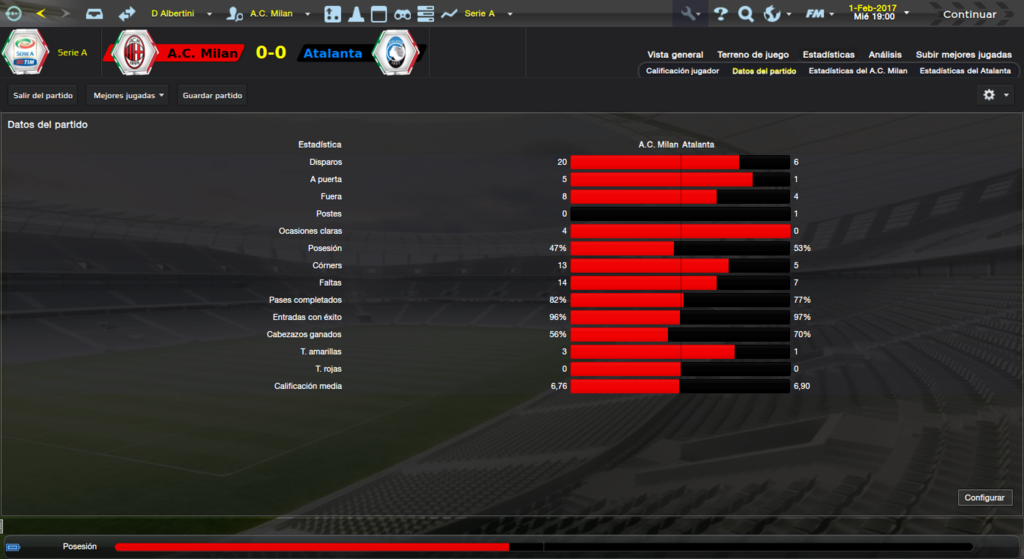
Task: Exit the match with Salir del partido
Action: point(43,95)
